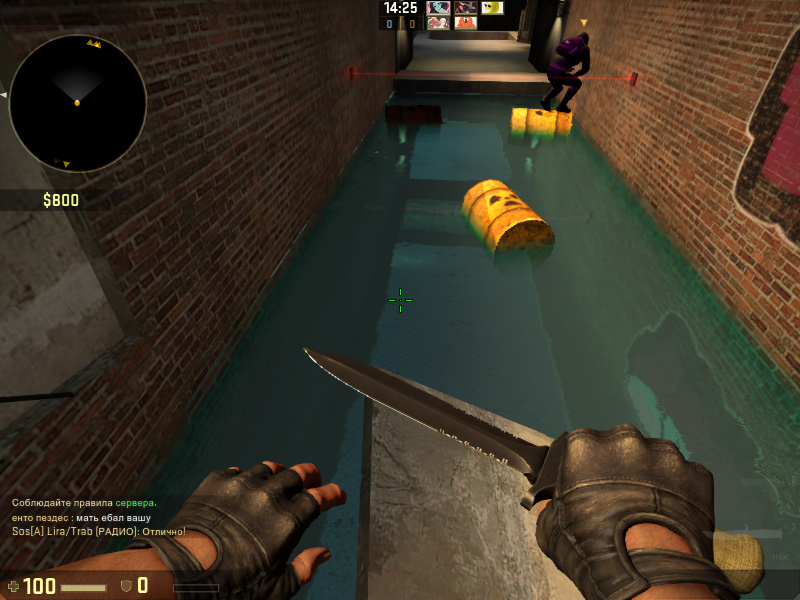Click the chat message from Sos[A] Lira/Trab
This screenshot has height=600, width=800.
coord(98,532)
